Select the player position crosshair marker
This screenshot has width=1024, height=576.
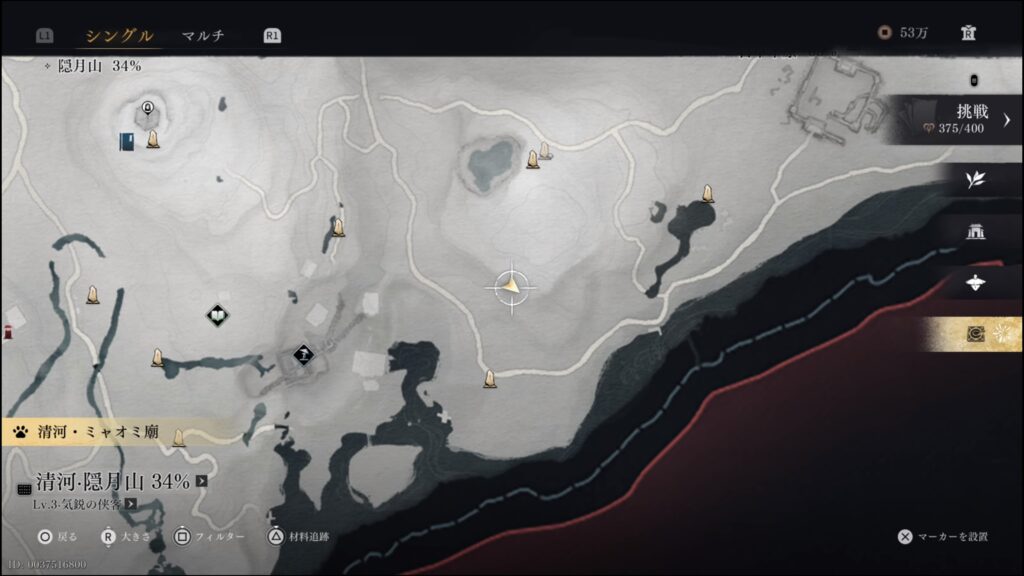[x=511, y=288]
